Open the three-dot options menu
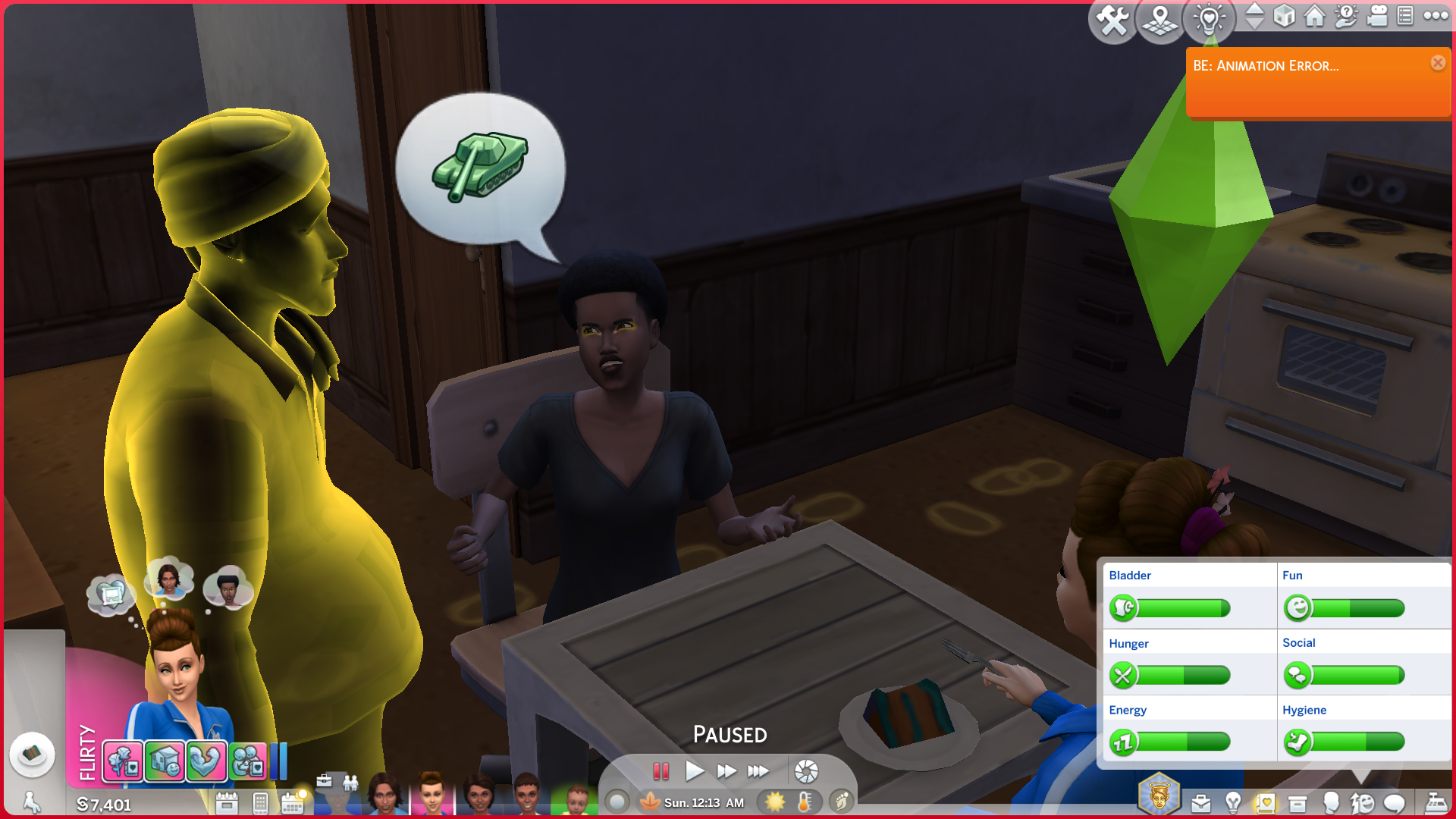1456x819 pixels. [1436, 16]
